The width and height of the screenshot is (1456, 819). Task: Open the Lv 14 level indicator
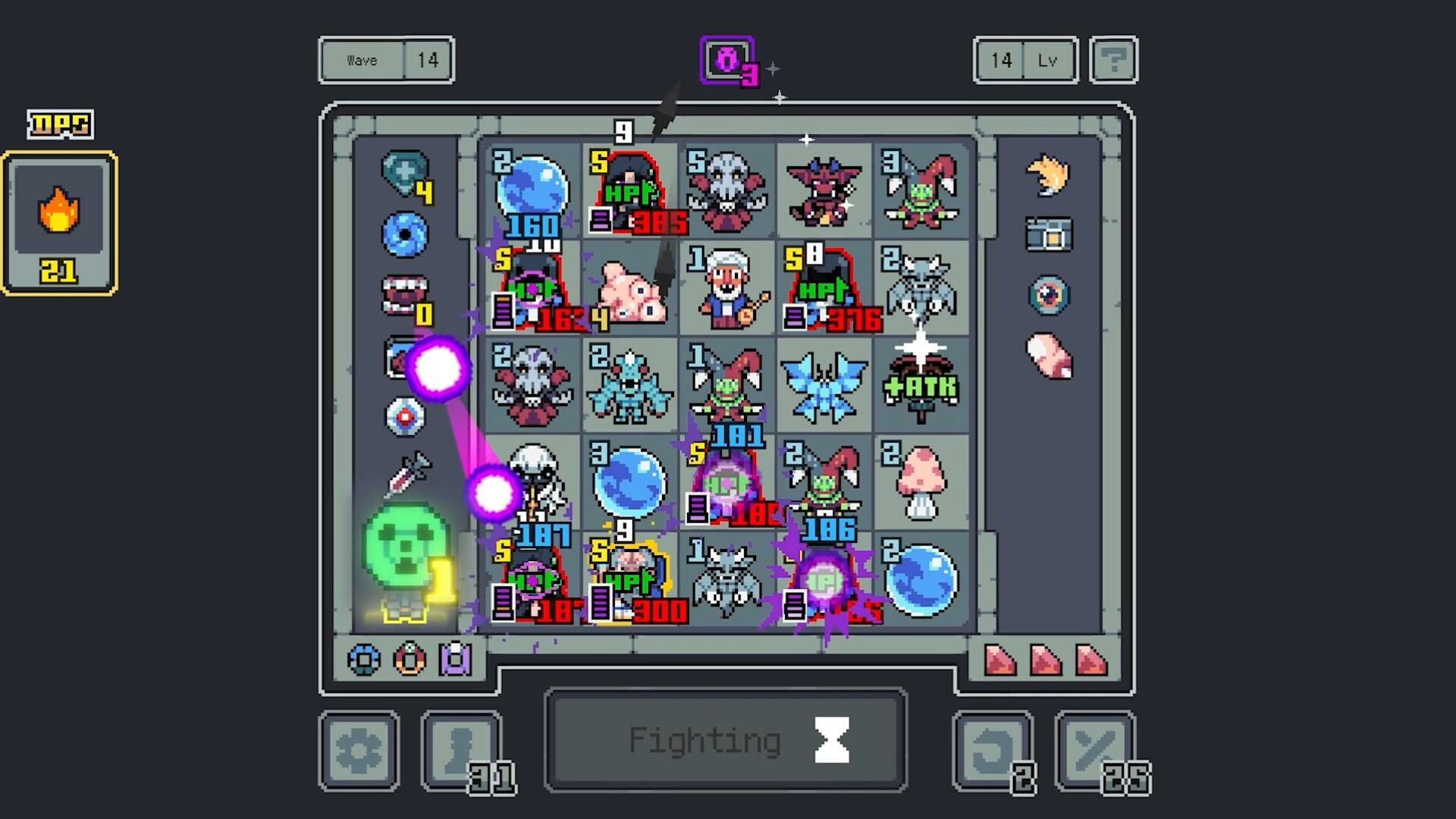click(x=1025, y=60)
